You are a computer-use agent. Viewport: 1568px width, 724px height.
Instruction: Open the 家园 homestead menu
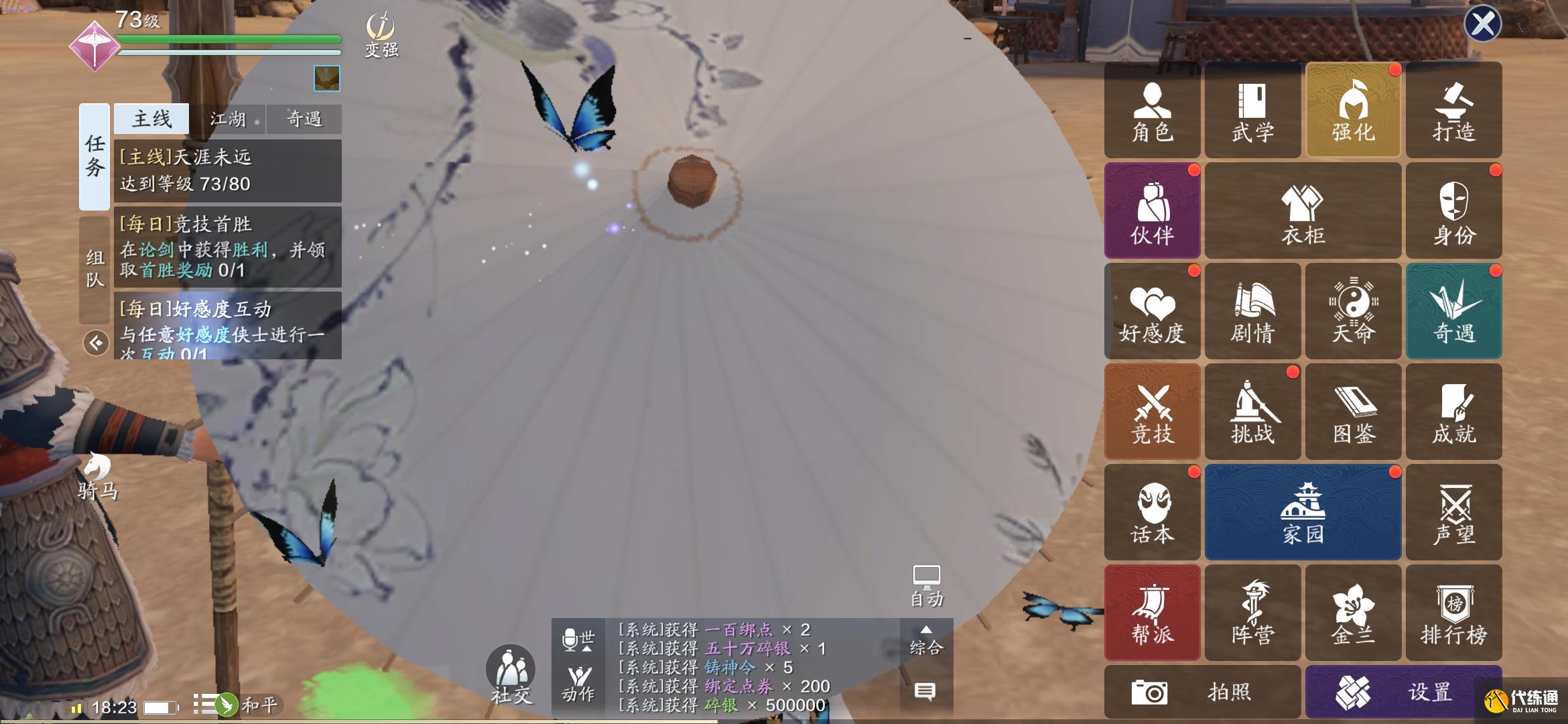coord(1303,512)
